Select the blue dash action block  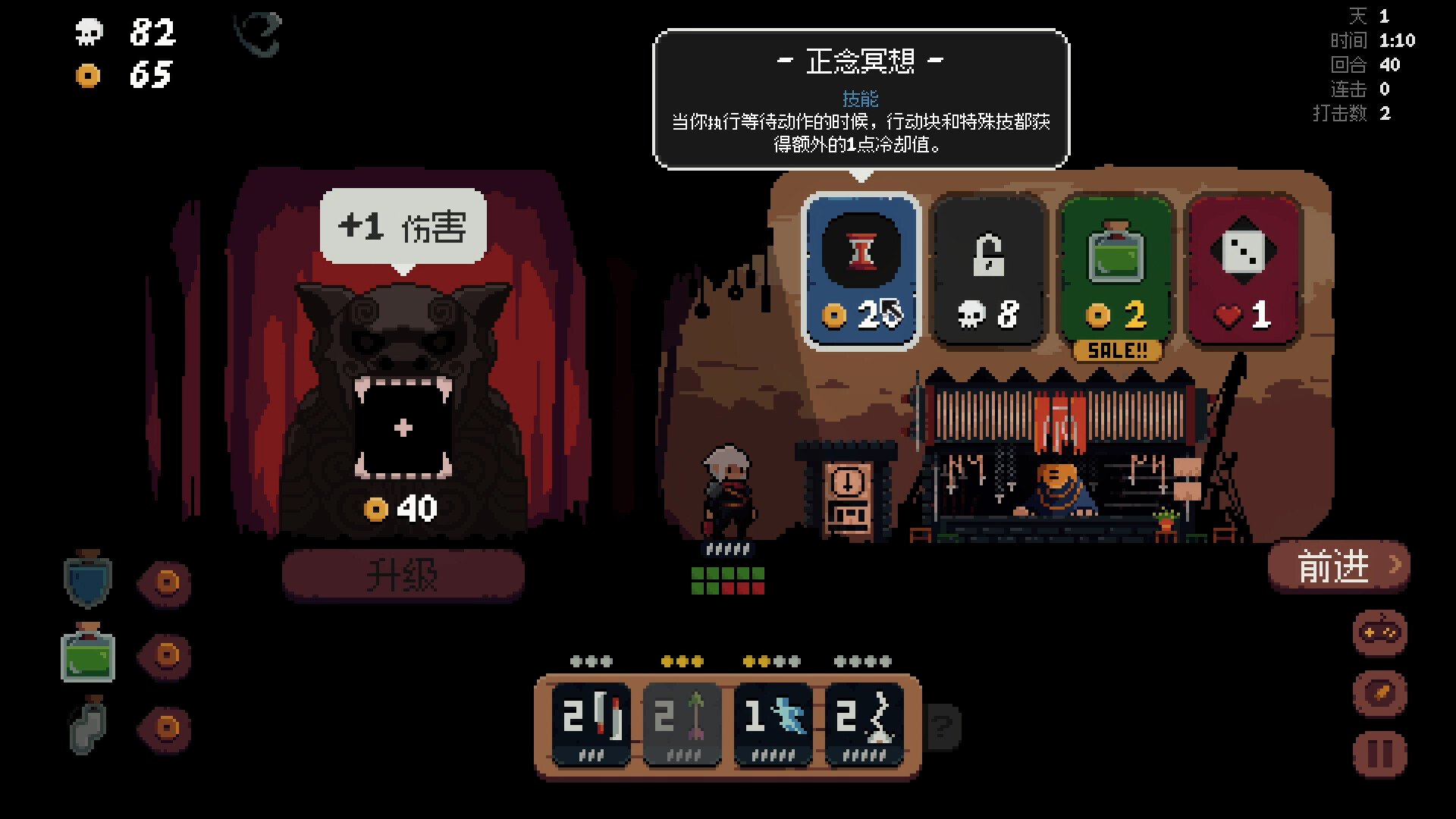coord(773,720)
